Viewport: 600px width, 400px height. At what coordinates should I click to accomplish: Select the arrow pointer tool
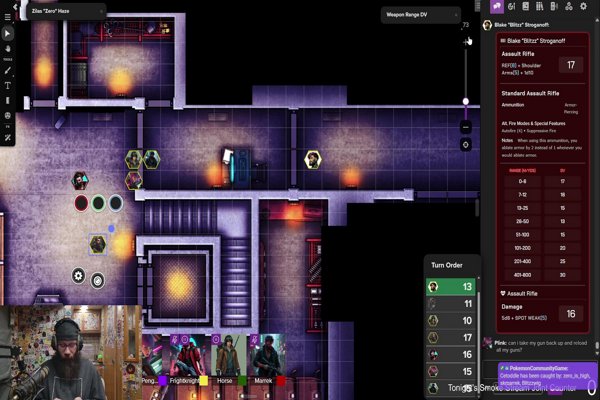7,33
